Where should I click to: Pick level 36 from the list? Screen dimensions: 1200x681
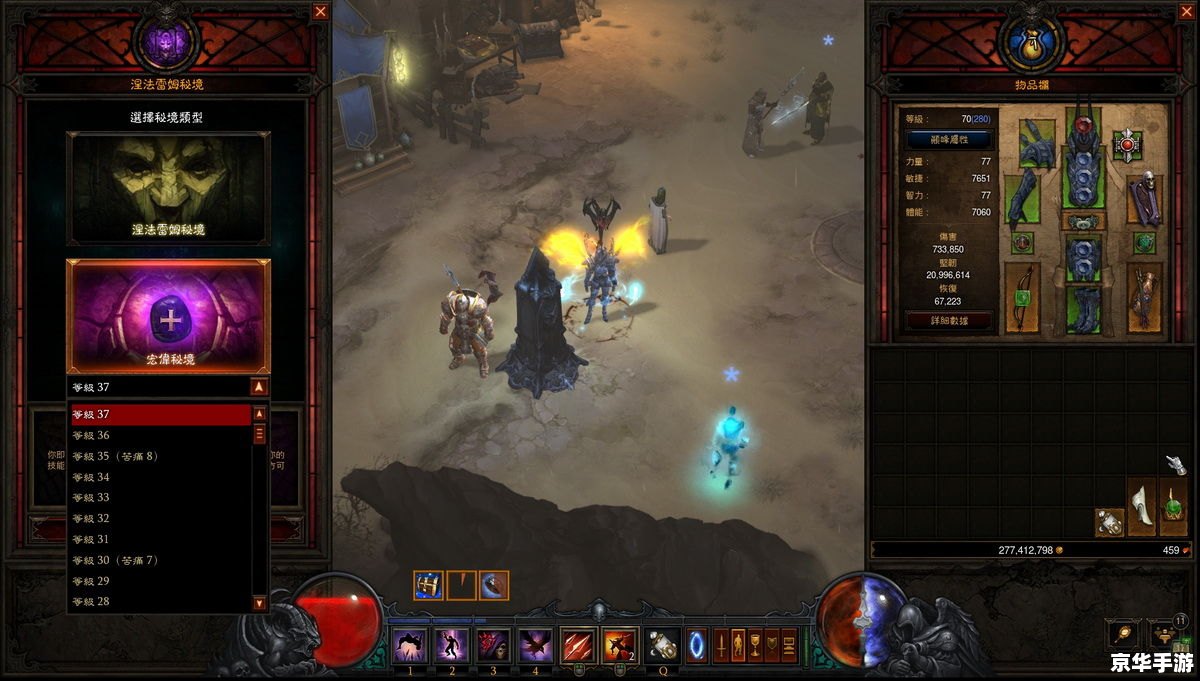tap(160, 435)
